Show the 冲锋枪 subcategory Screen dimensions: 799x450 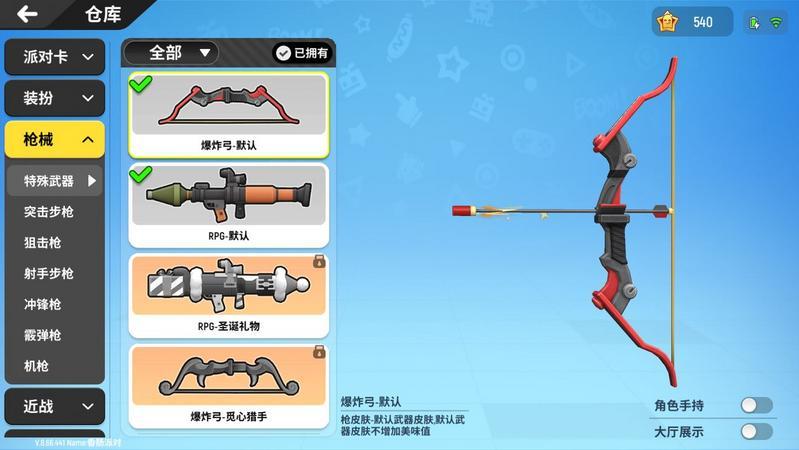[43, 305]
